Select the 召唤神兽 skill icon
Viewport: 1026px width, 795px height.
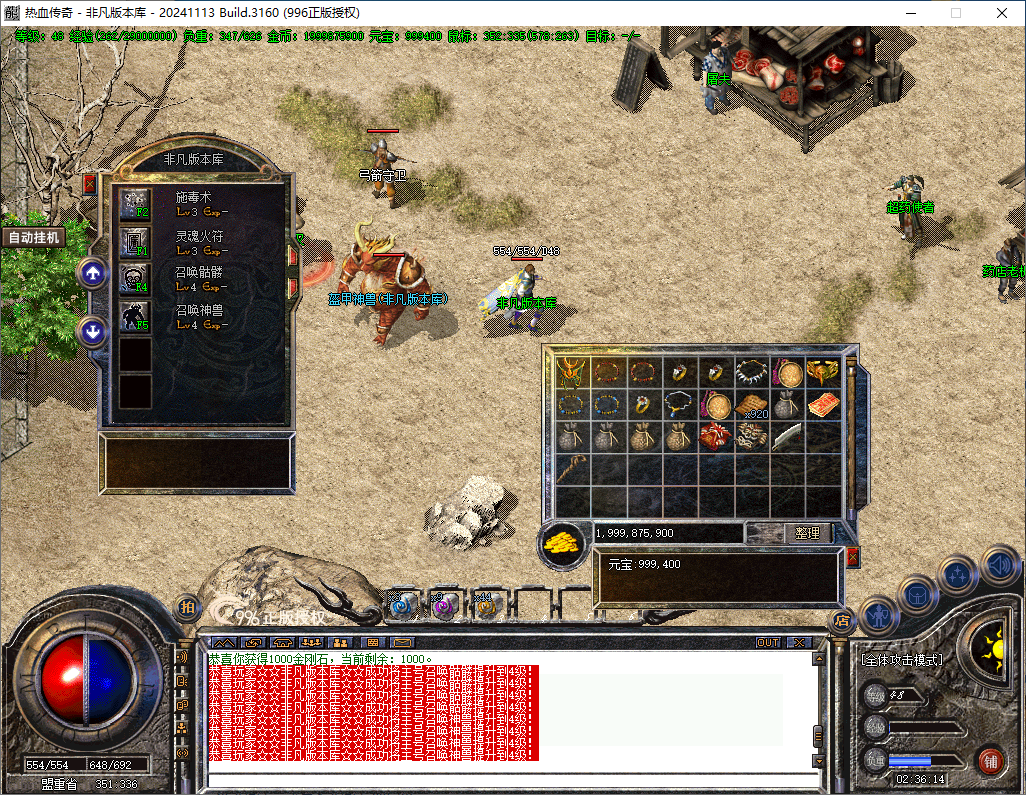[x=135, y=316]
